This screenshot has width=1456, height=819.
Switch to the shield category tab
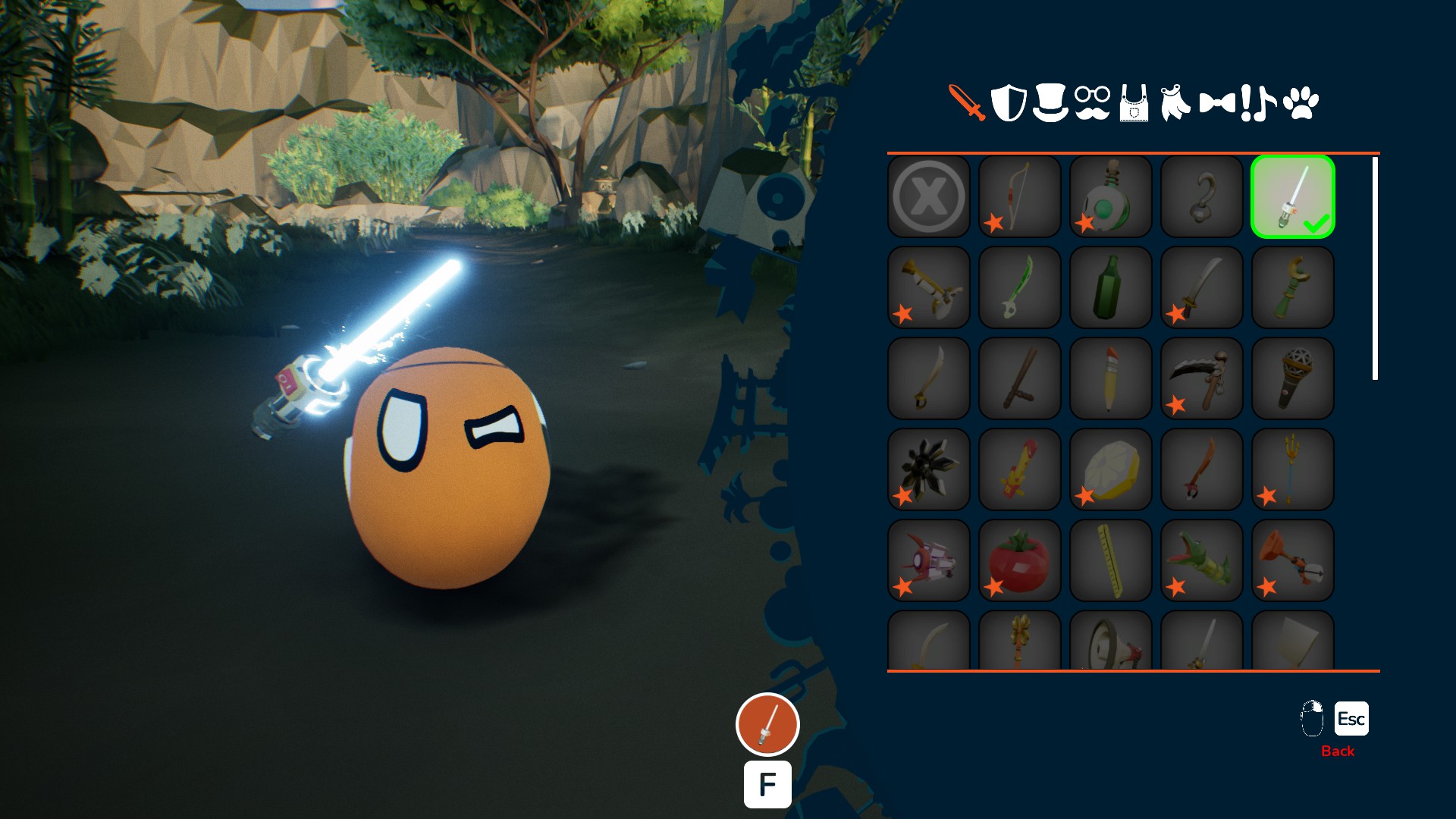tap(1009, 103)
